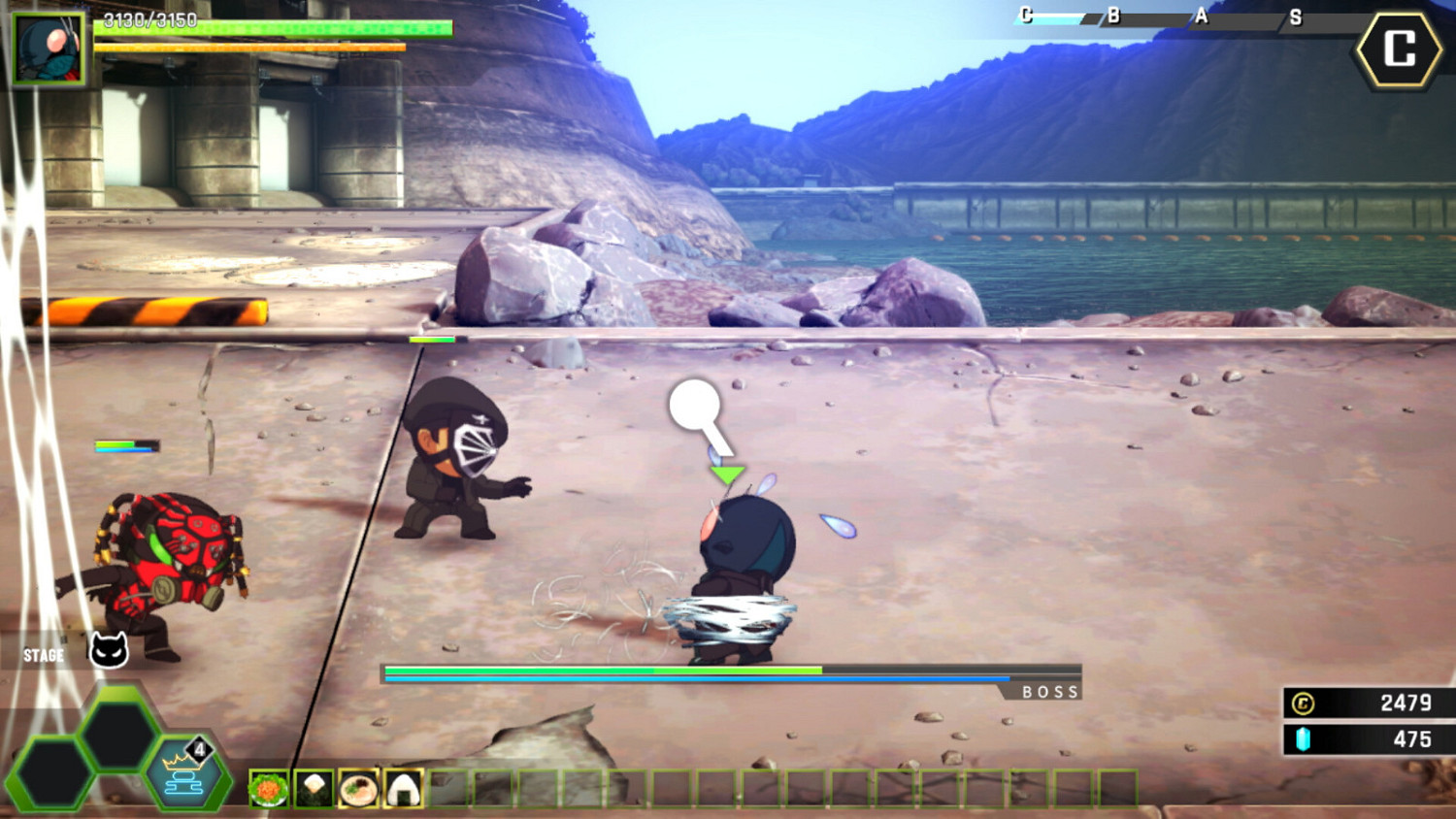Click the blue crystal currency icon
1456x819 pixels.
1302,737
